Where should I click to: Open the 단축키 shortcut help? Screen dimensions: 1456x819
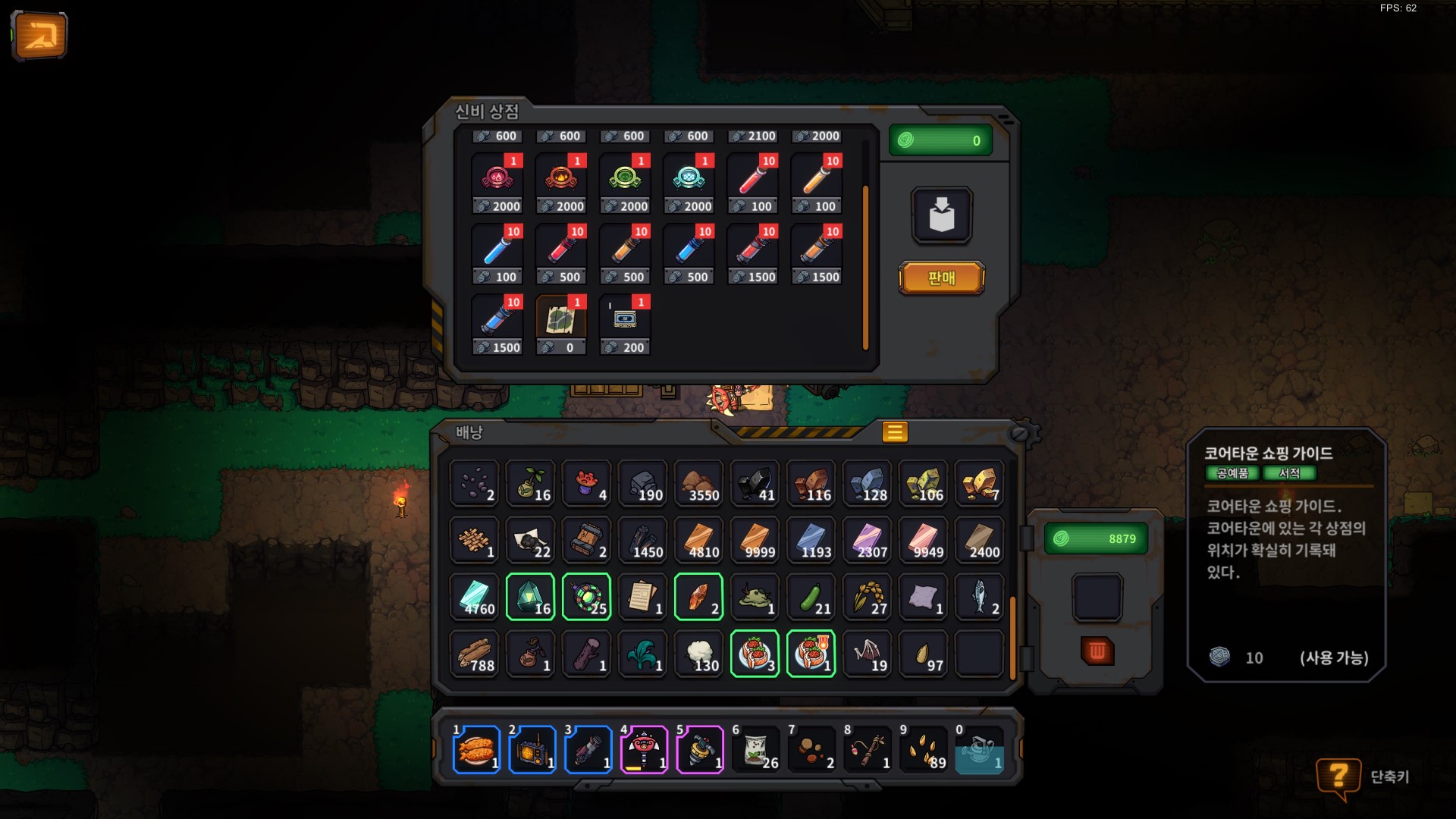pos(1338,777)
